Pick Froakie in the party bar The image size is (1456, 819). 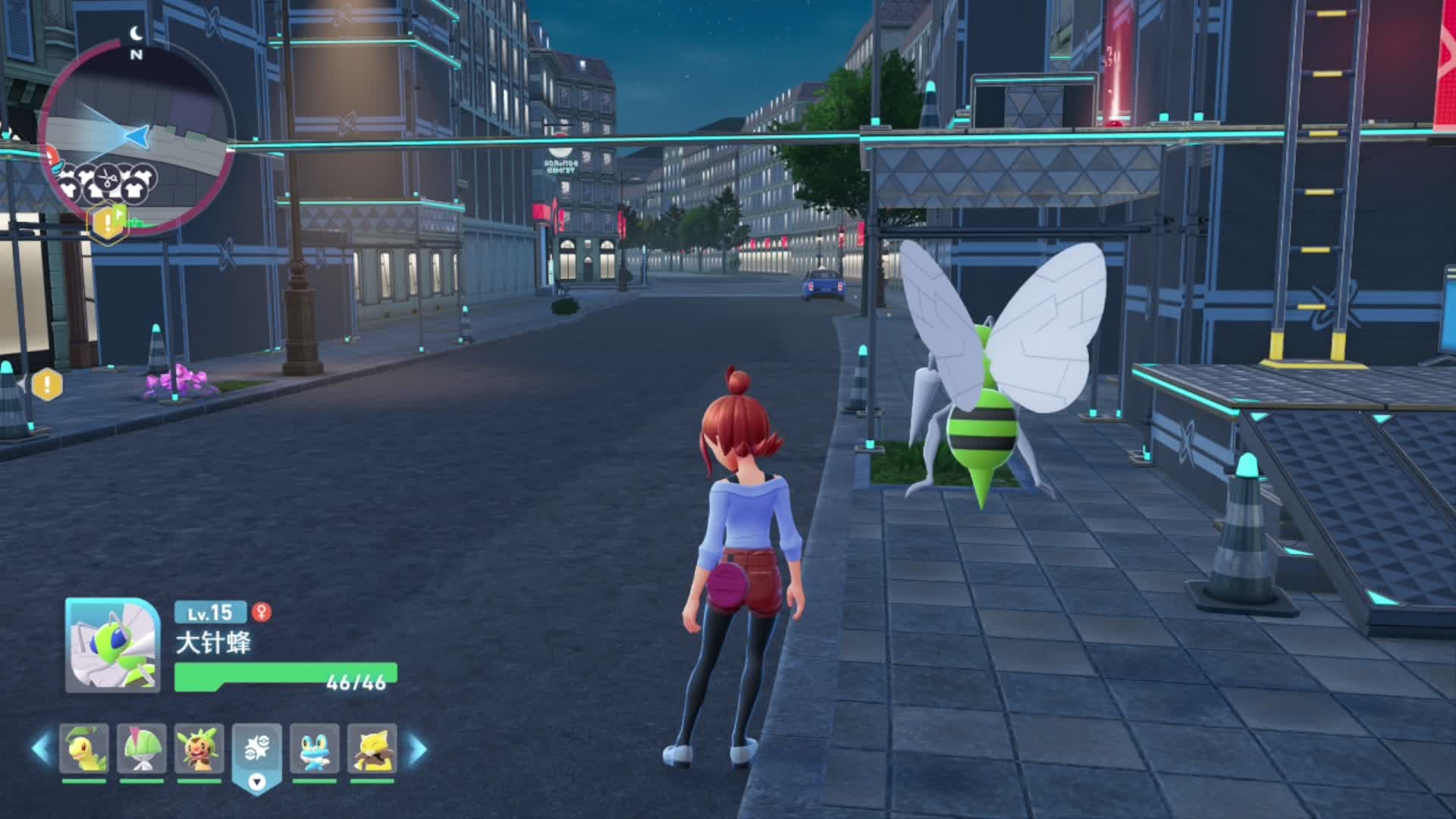315,748
